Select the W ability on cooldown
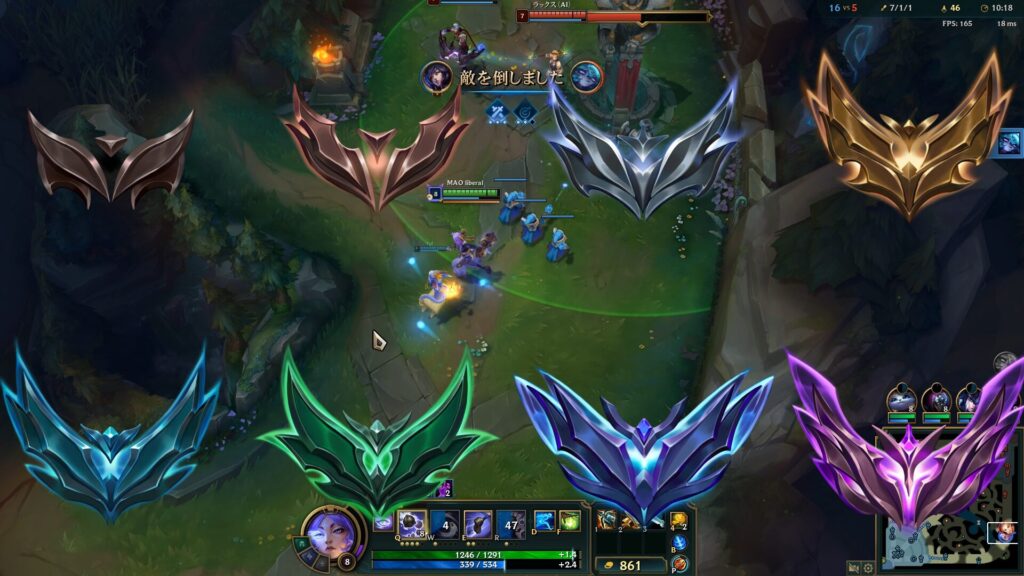Viewport: 1024px width, 576px height. (445, 523)
